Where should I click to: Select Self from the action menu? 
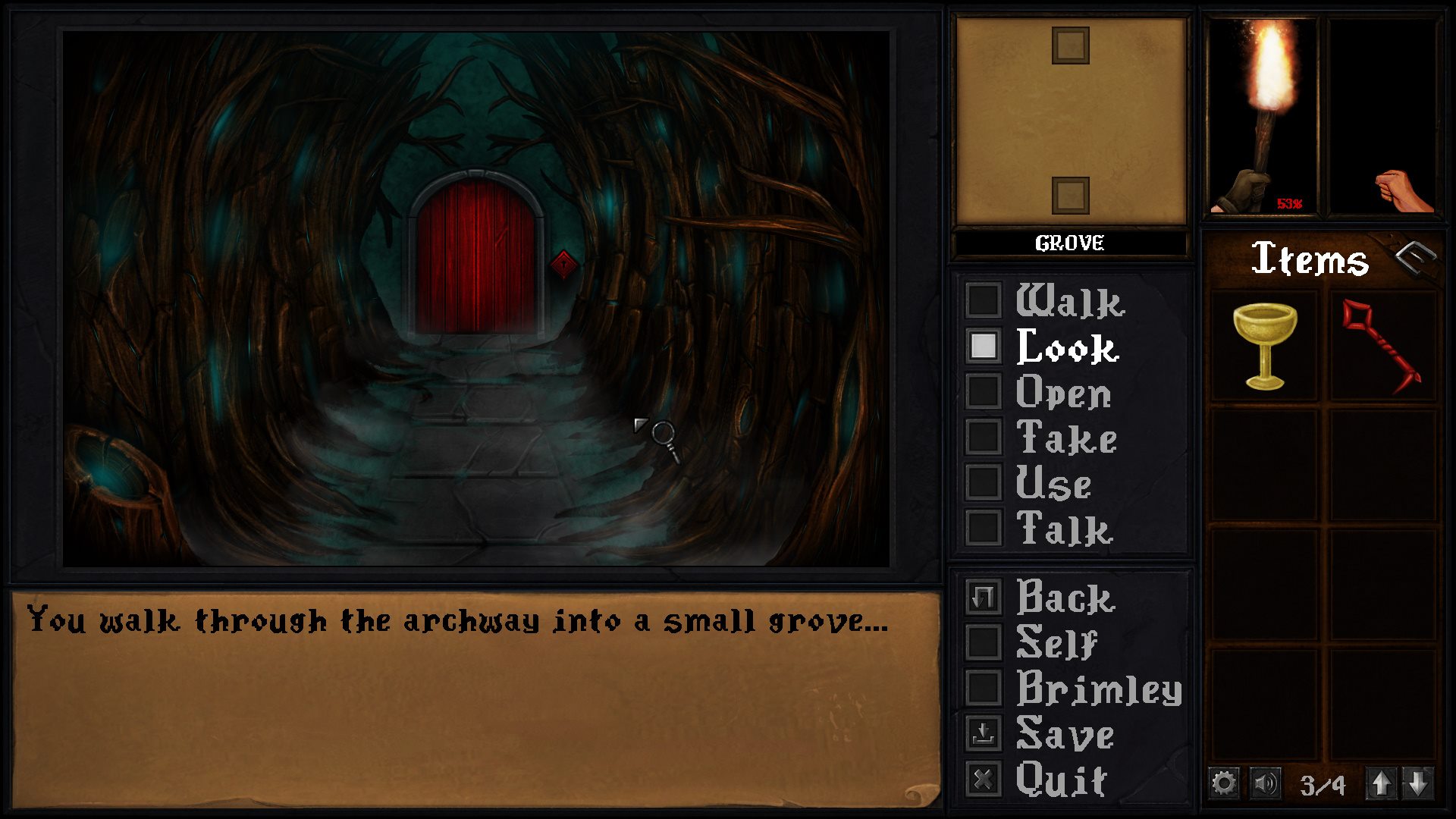pos(984,645)
